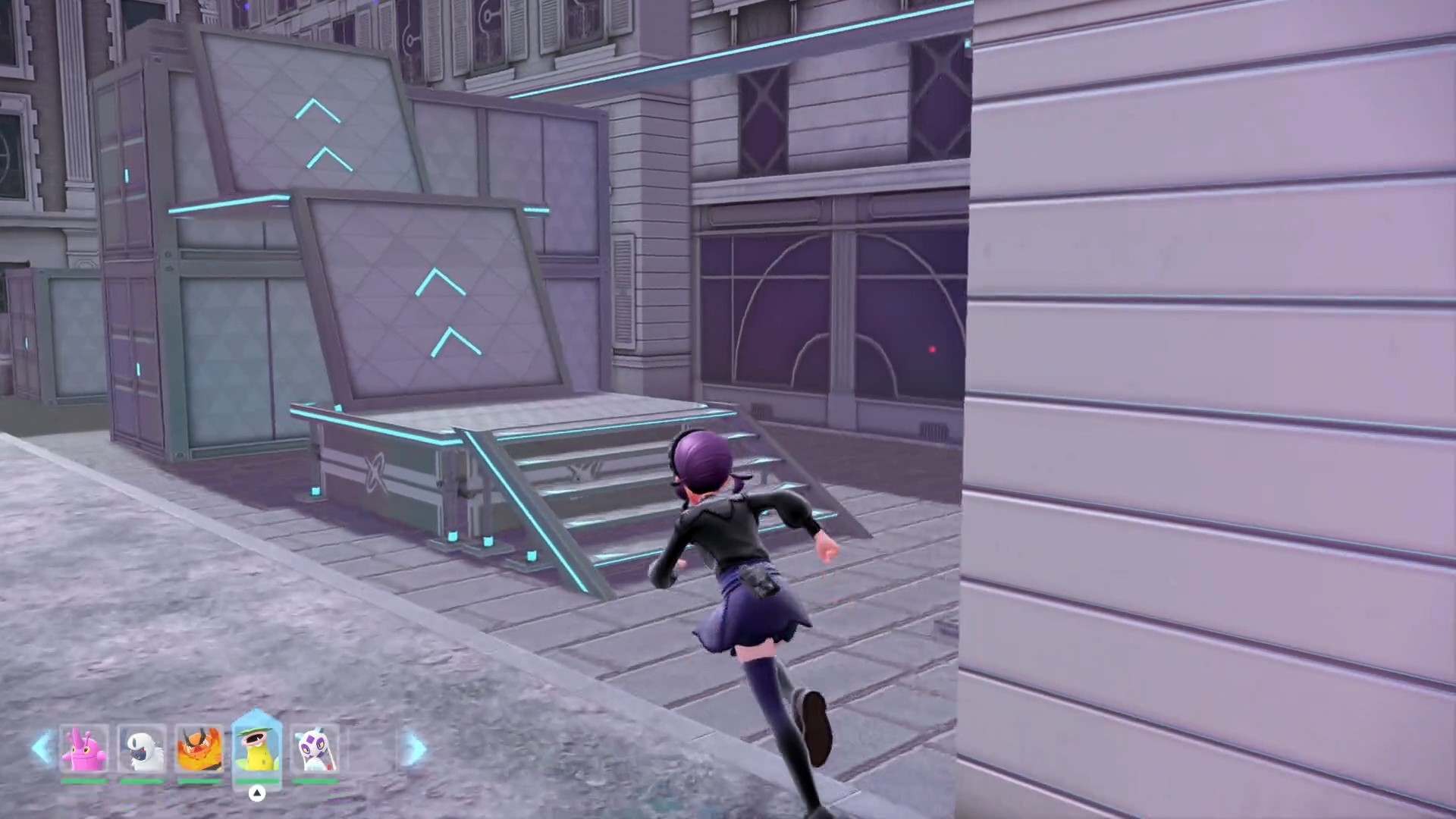Pick Froslass from the party bar

[314, 749]
